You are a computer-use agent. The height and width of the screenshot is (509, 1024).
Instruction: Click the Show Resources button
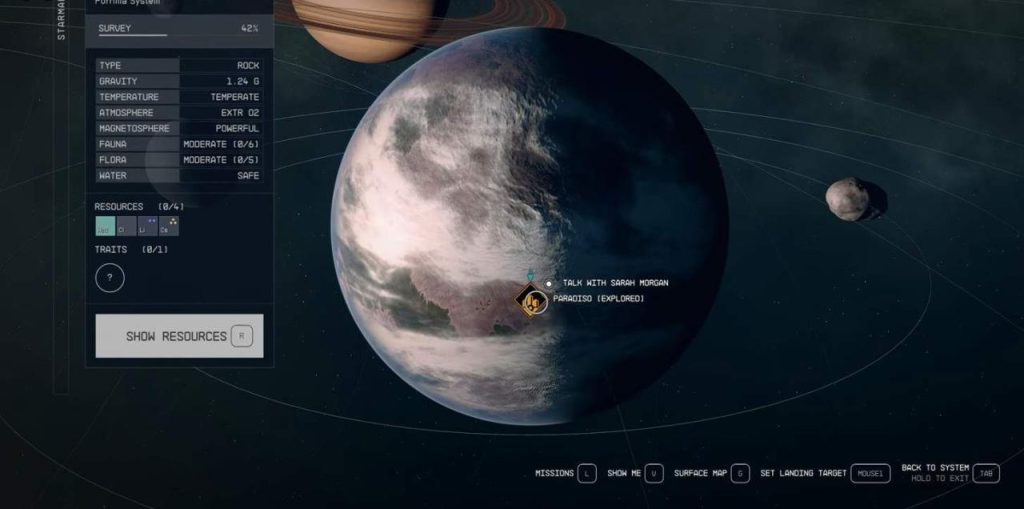point(179,336)
